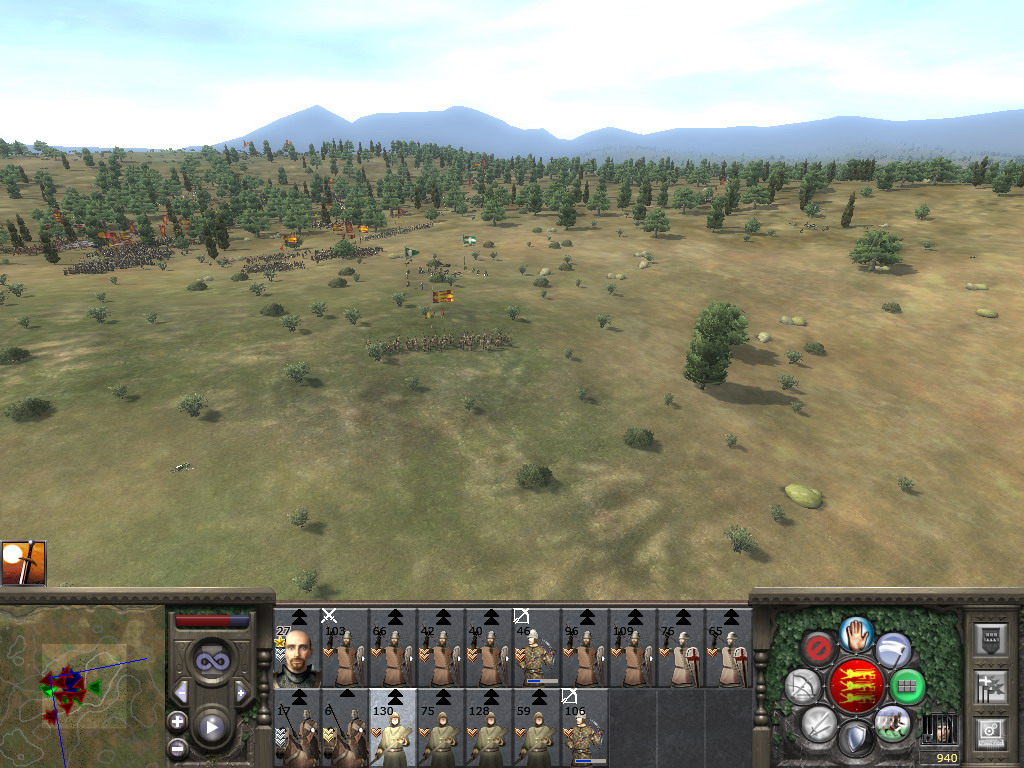This screenshot has width=1024, height=768.
Task: Open the game options gear button
Action: coord(990,733)
